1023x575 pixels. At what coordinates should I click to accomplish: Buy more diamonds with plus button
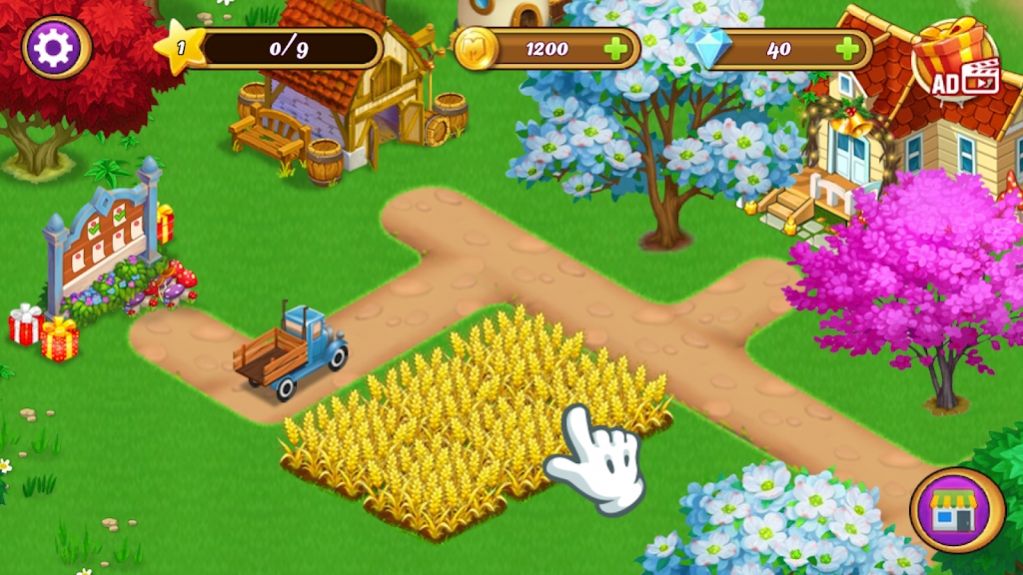tap(847, 48)
